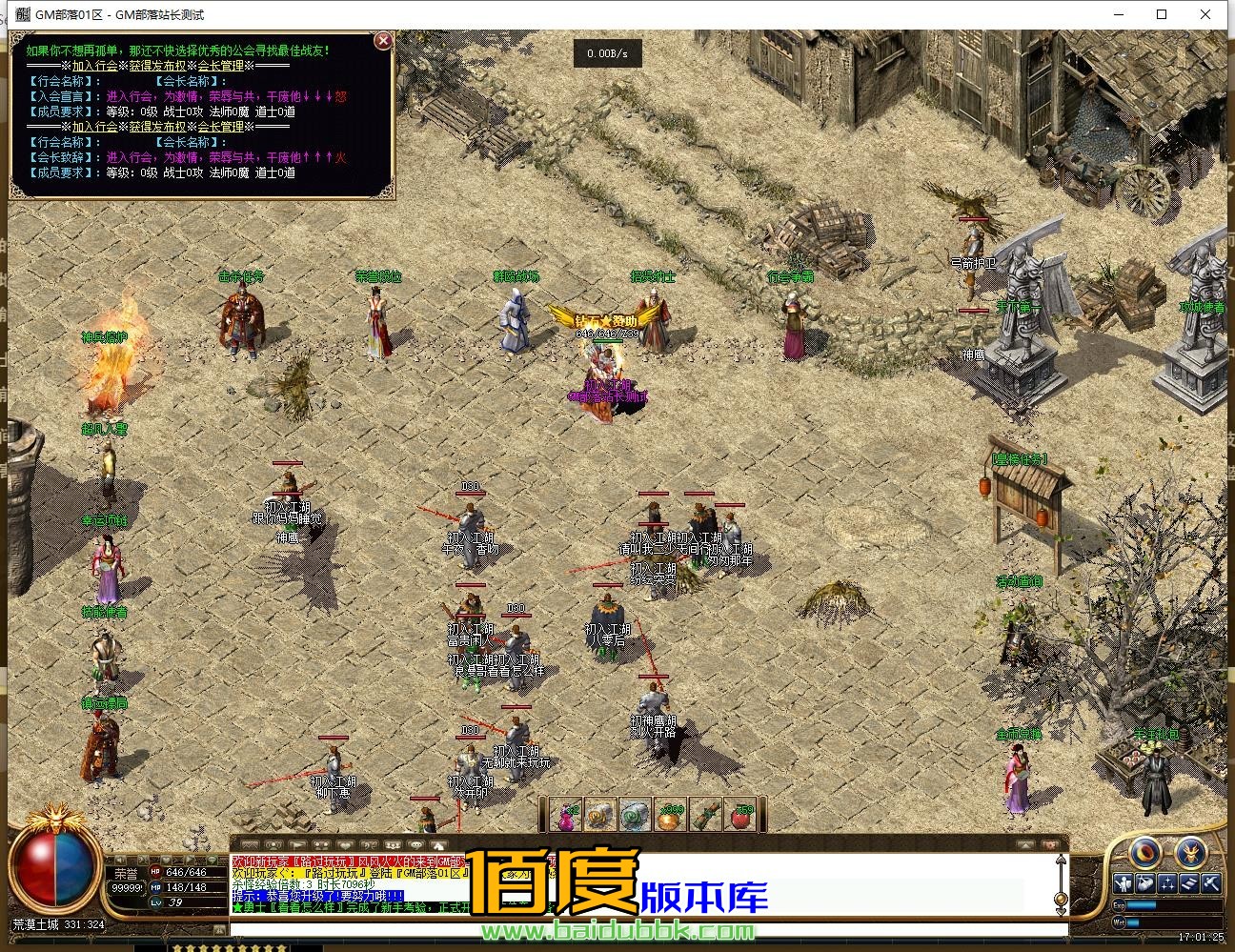This screenshot has height=952, width=1235.
Task: Click 加入行会 link above the 会长致辞 line
Action: [95, 127]
